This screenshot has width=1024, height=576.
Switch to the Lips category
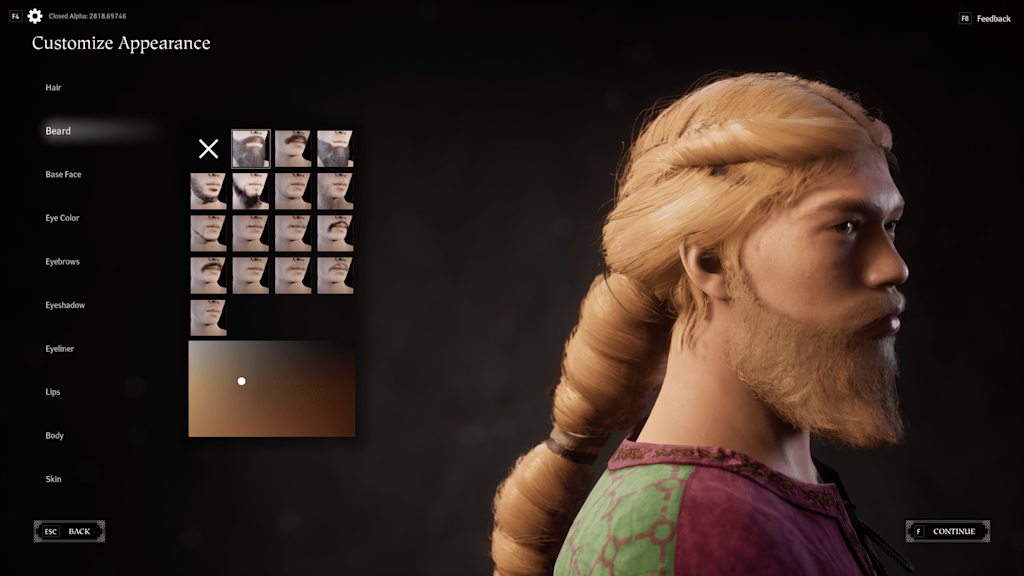tap(53, 392)
